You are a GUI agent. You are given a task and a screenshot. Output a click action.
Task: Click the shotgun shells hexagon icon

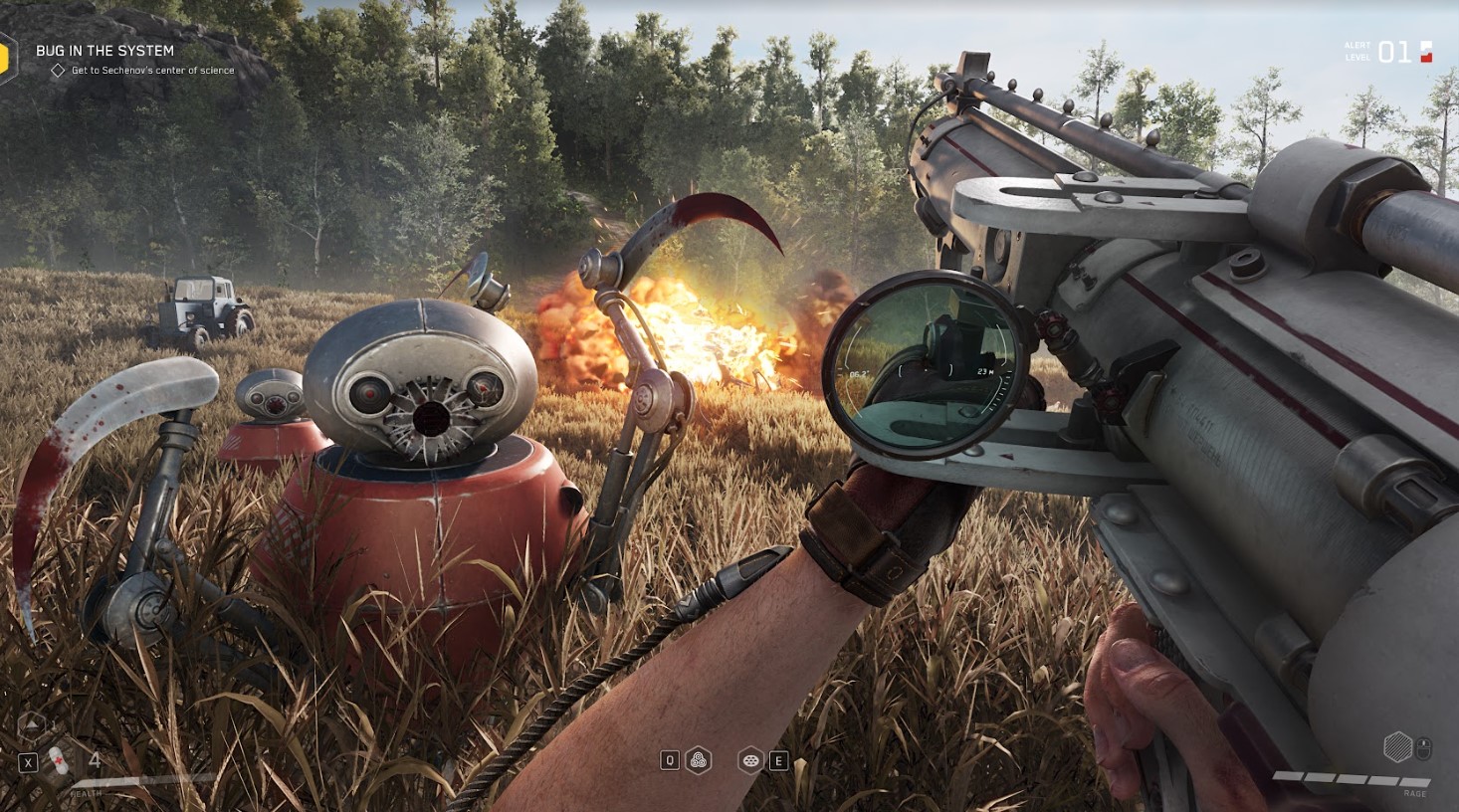pyautogui.click(x=699, y=760)
